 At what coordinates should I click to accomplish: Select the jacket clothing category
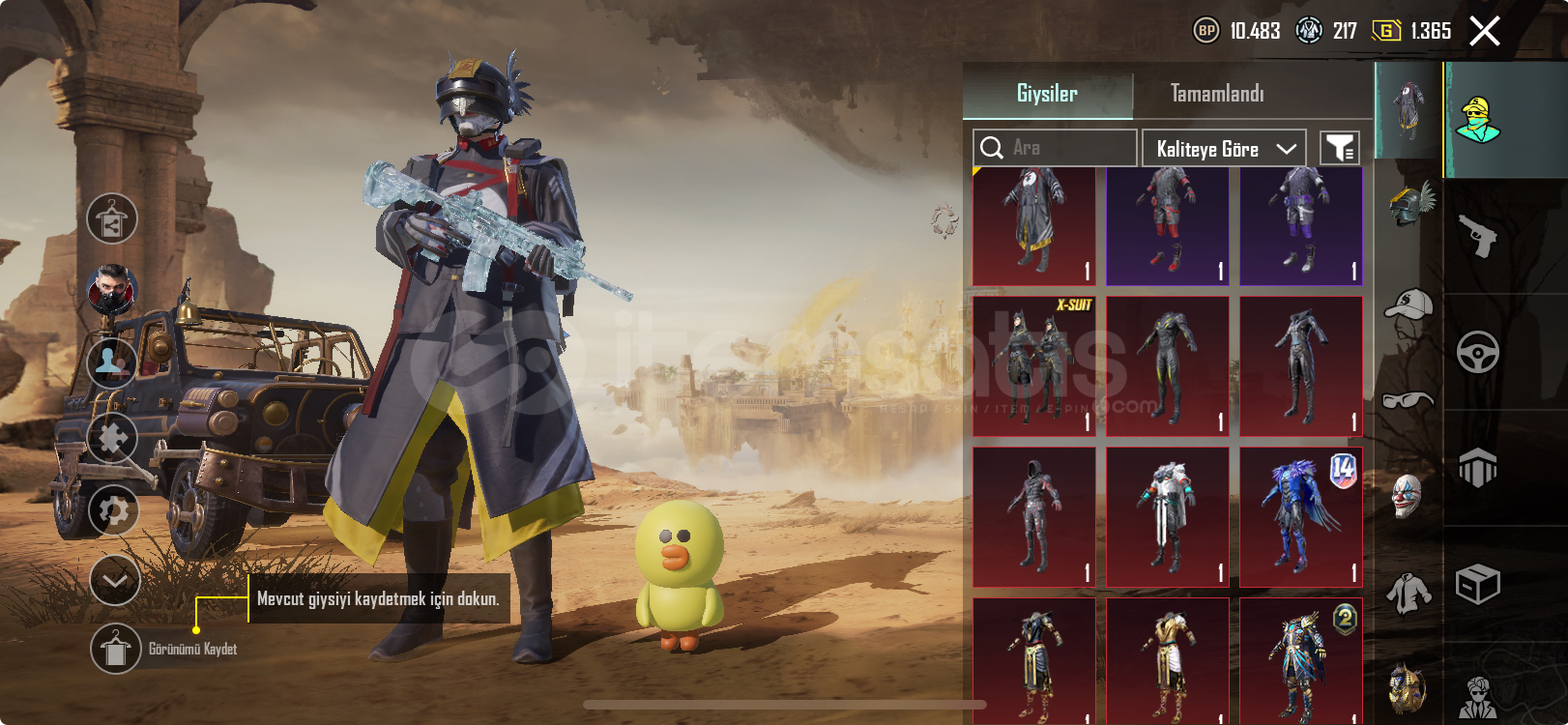coord(1408,593)
